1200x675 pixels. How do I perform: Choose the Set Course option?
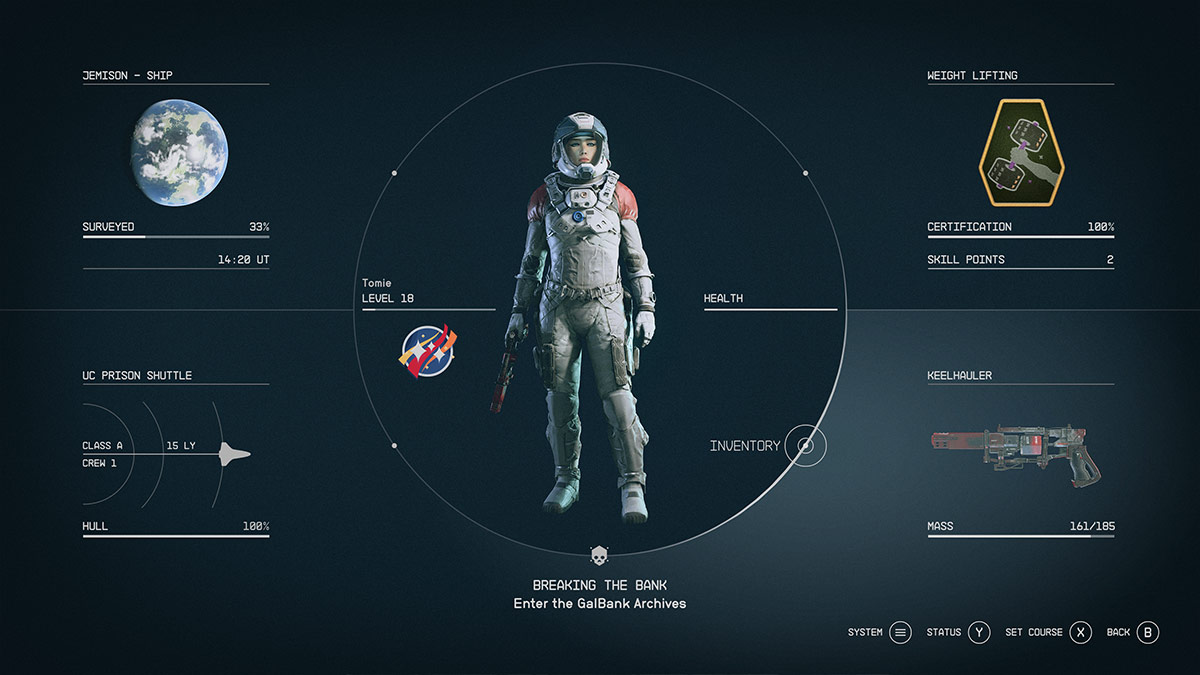(x=1080, y=632)
